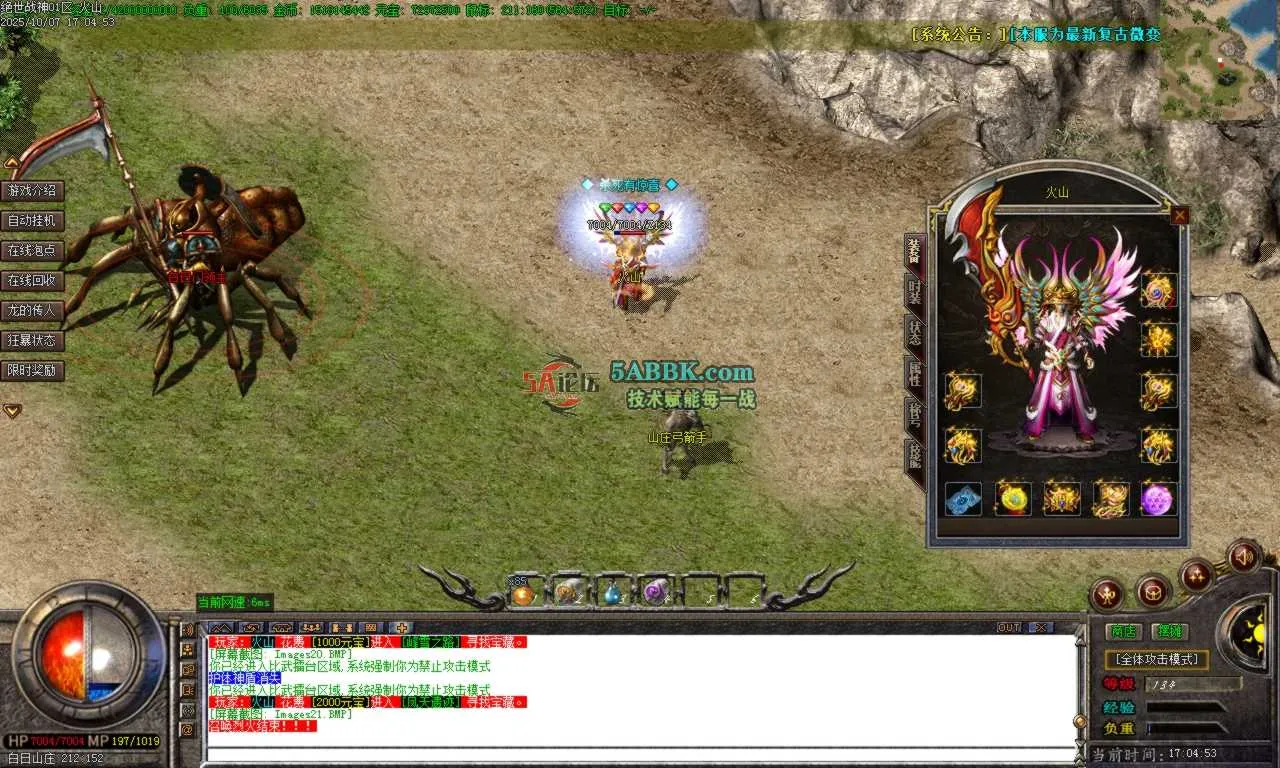The height and width of the screenshot is (768, 1280).
Task: Switch to the 状态 status tab
Action: pos(914,332)
